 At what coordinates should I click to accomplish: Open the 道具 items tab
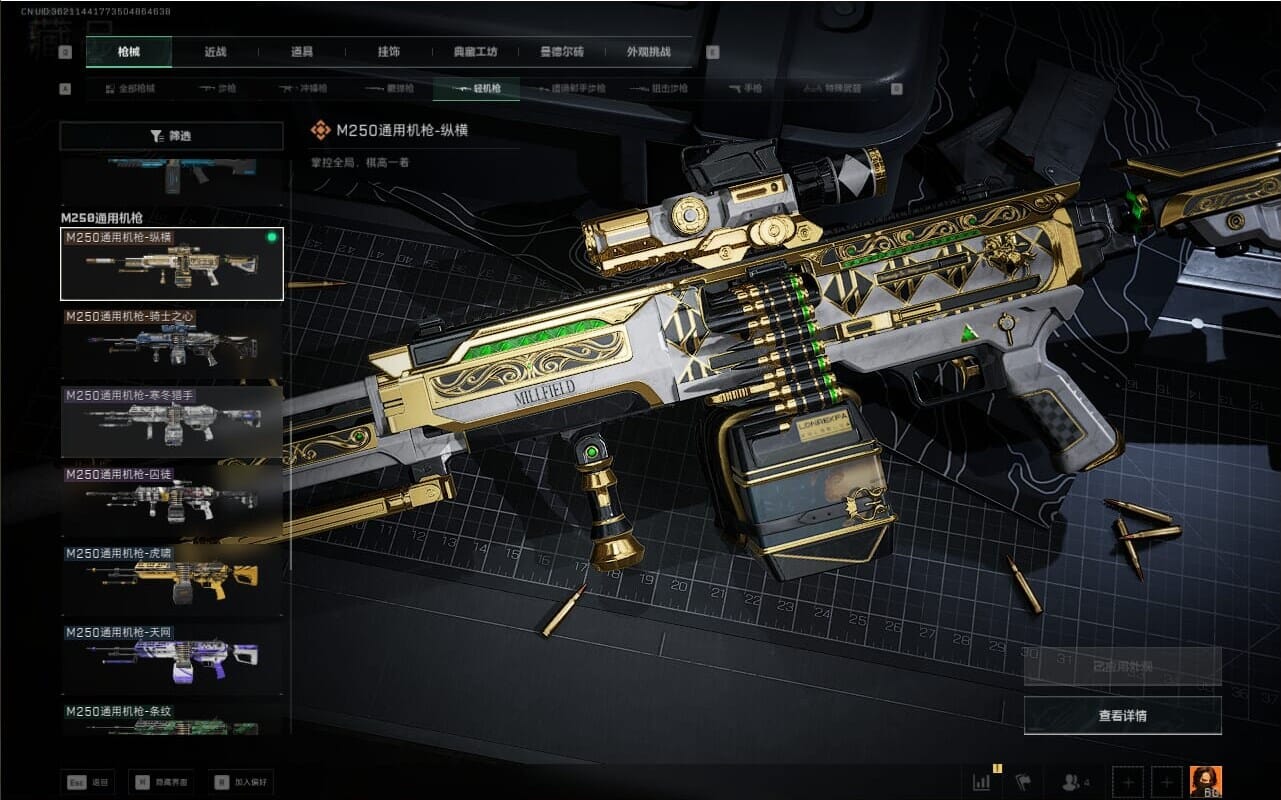[x=302, y=52]
